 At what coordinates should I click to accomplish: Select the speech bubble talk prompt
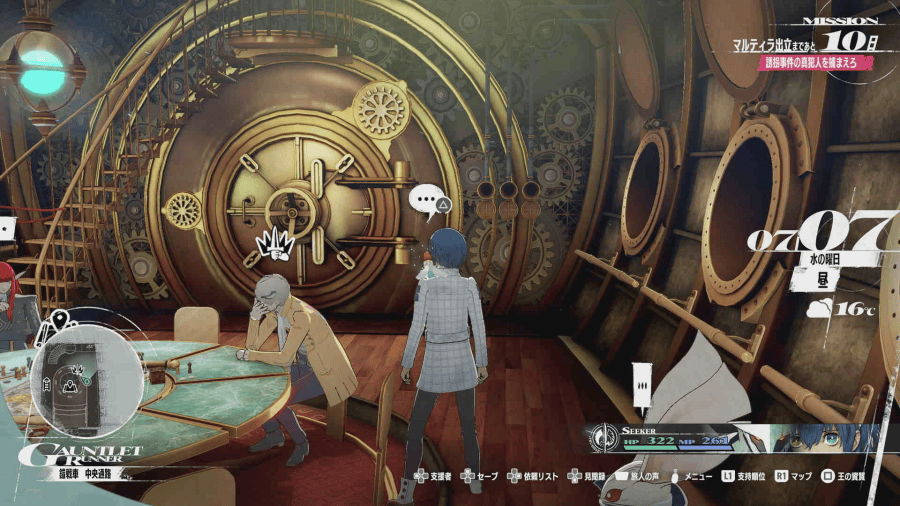pyautogui.click(x=430, y=203)
